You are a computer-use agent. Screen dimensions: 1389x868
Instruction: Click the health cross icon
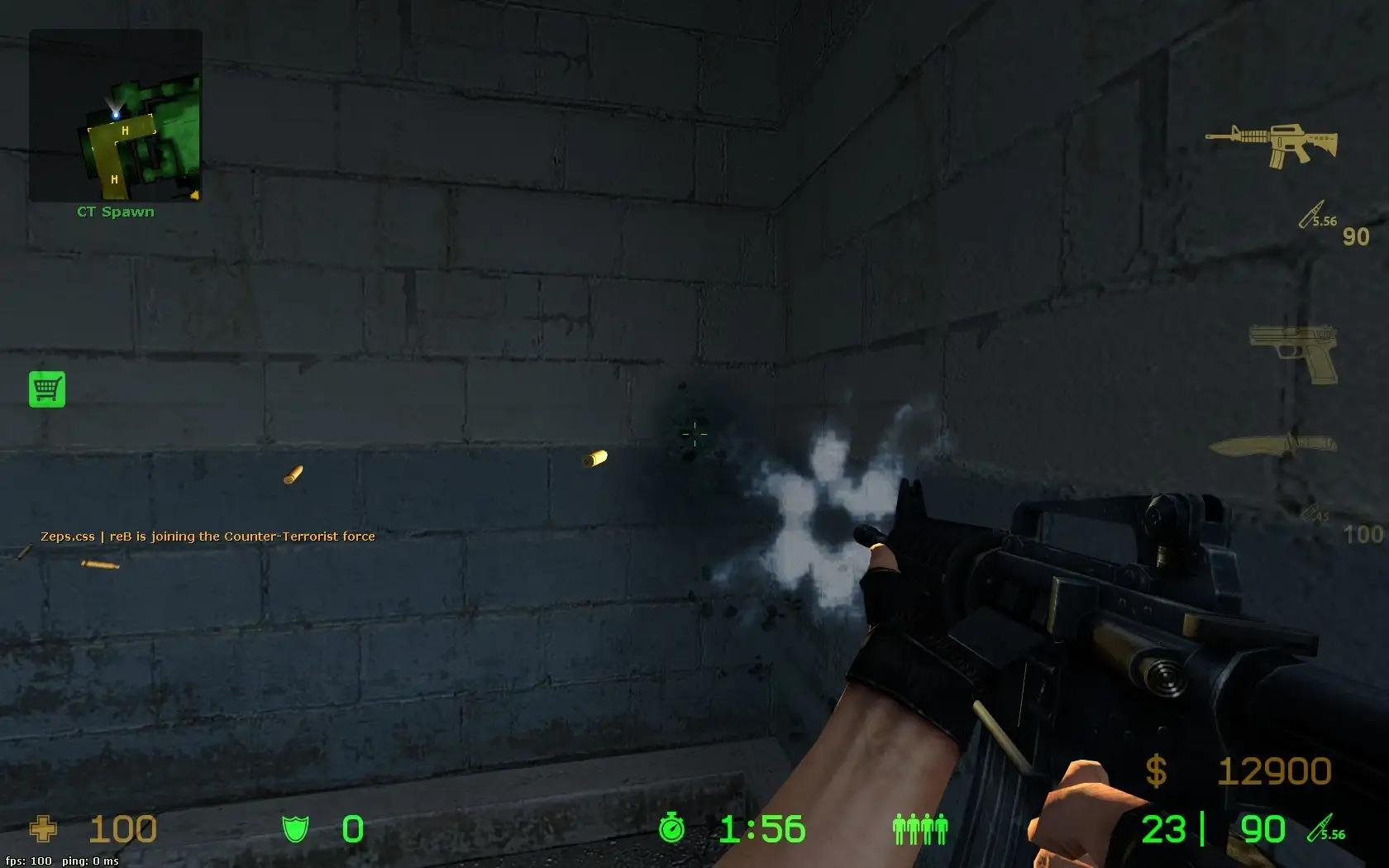[43, 829]
